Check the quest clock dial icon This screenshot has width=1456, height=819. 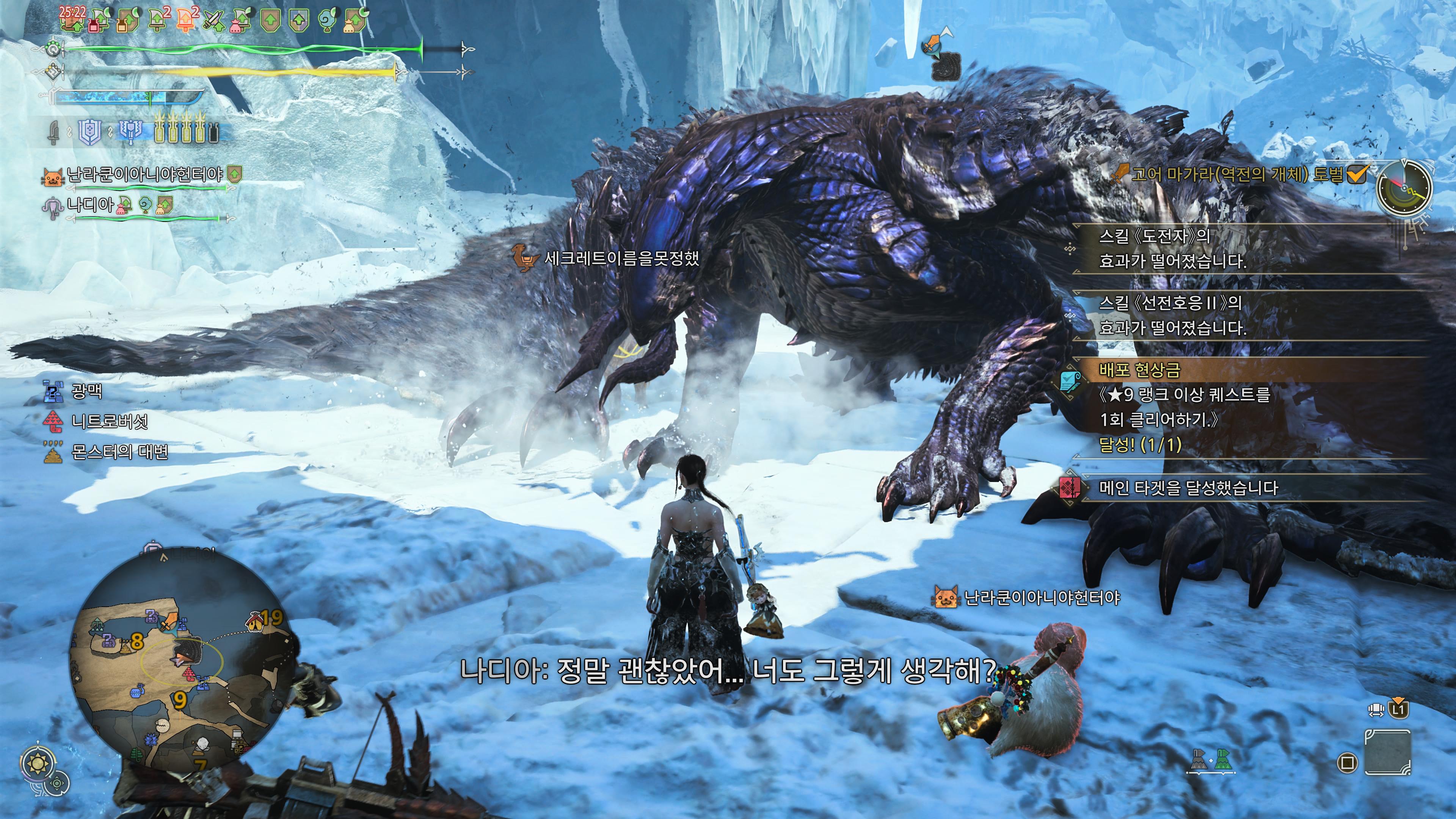[1404, 187]
